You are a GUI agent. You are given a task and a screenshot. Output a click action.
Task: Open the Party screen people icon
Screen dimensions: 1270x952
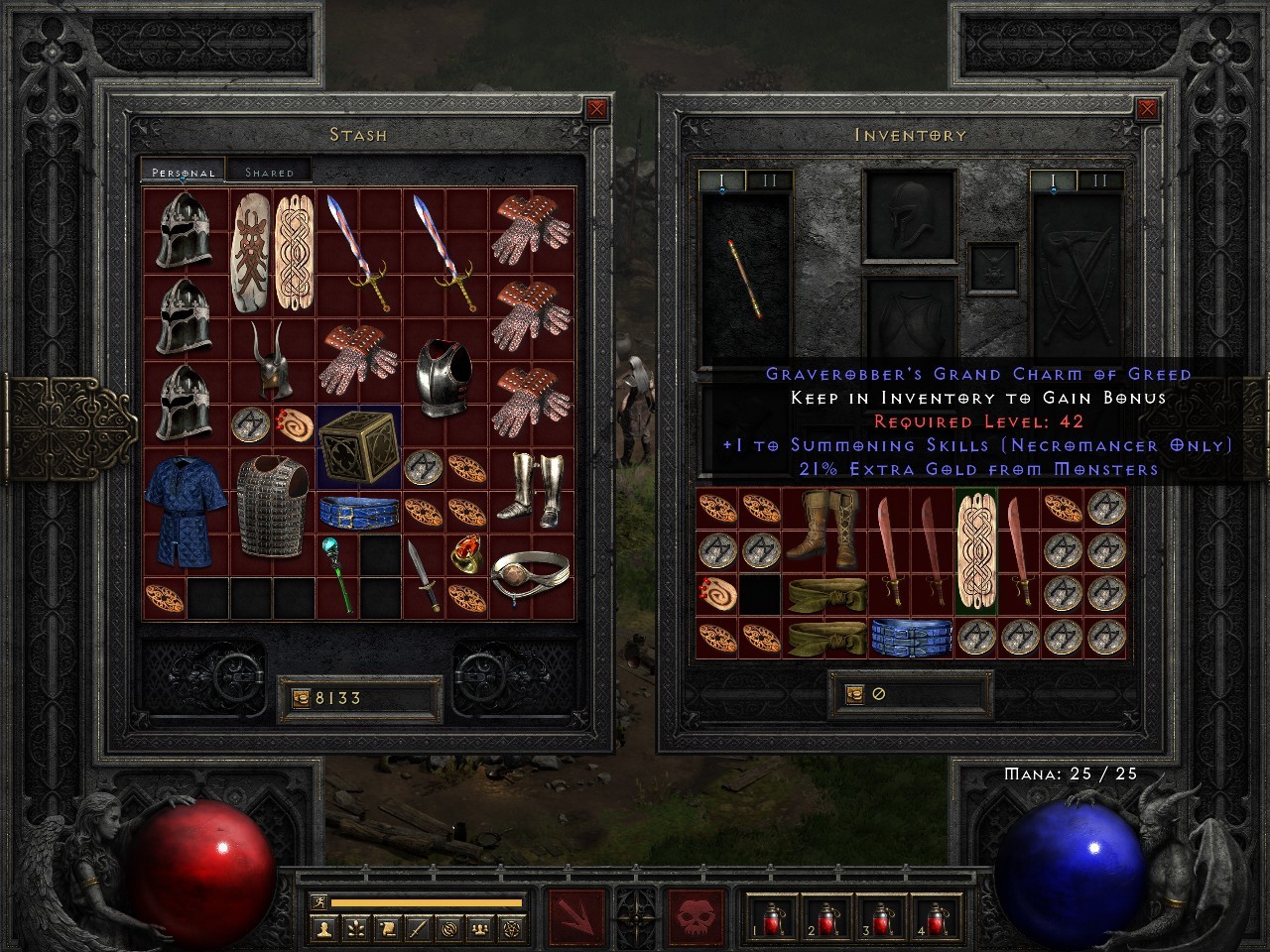(x=477, y=927)
